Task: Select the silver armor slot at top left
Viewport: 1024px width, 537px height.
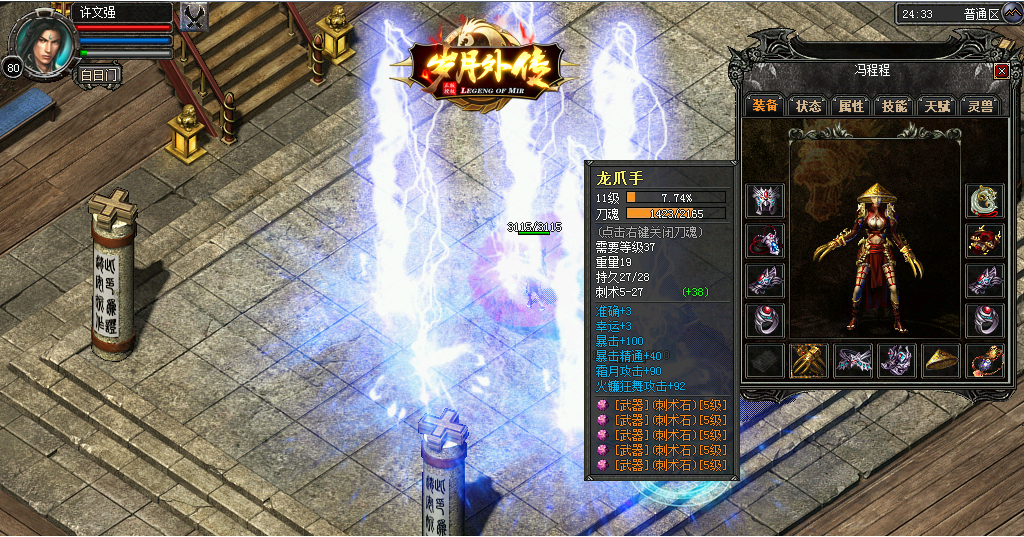Action: click(765, 201)
